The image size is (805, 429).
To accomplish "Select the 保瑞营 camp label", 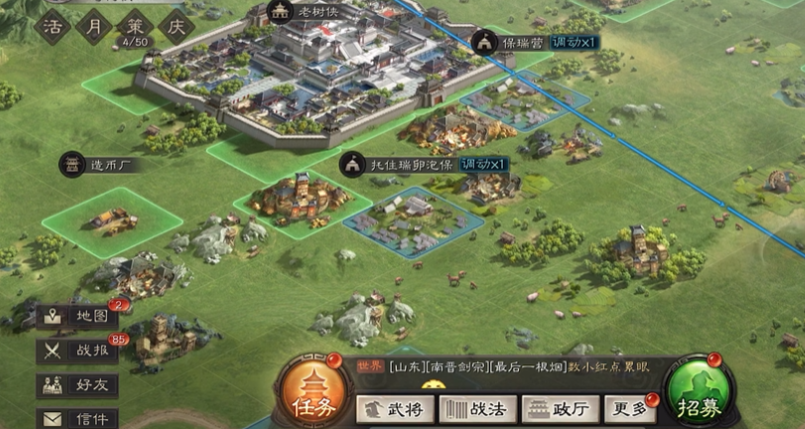I will pos(518,41).
